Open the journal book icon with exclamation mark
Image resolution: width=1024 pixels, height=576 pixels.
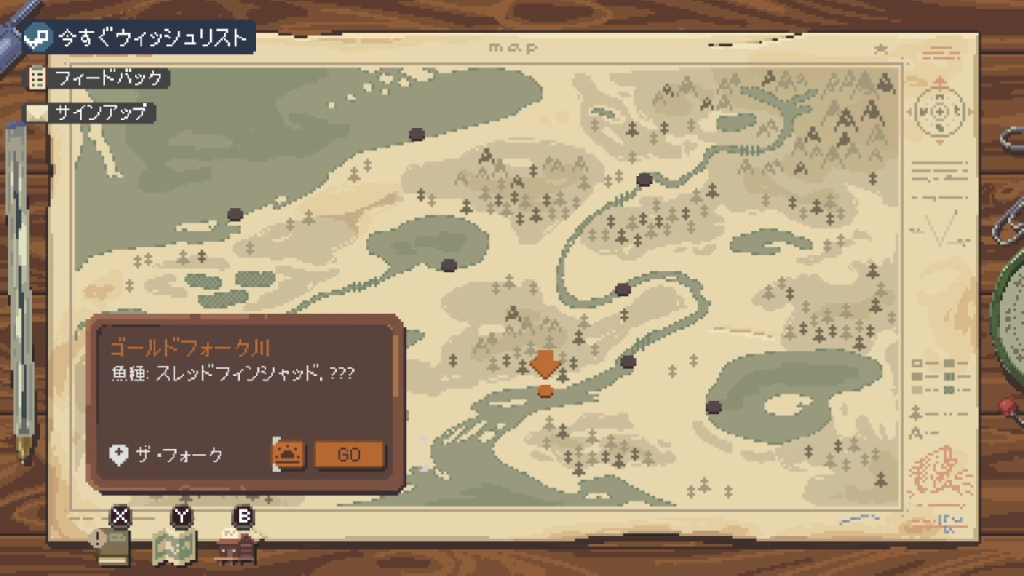coord(114,545)
